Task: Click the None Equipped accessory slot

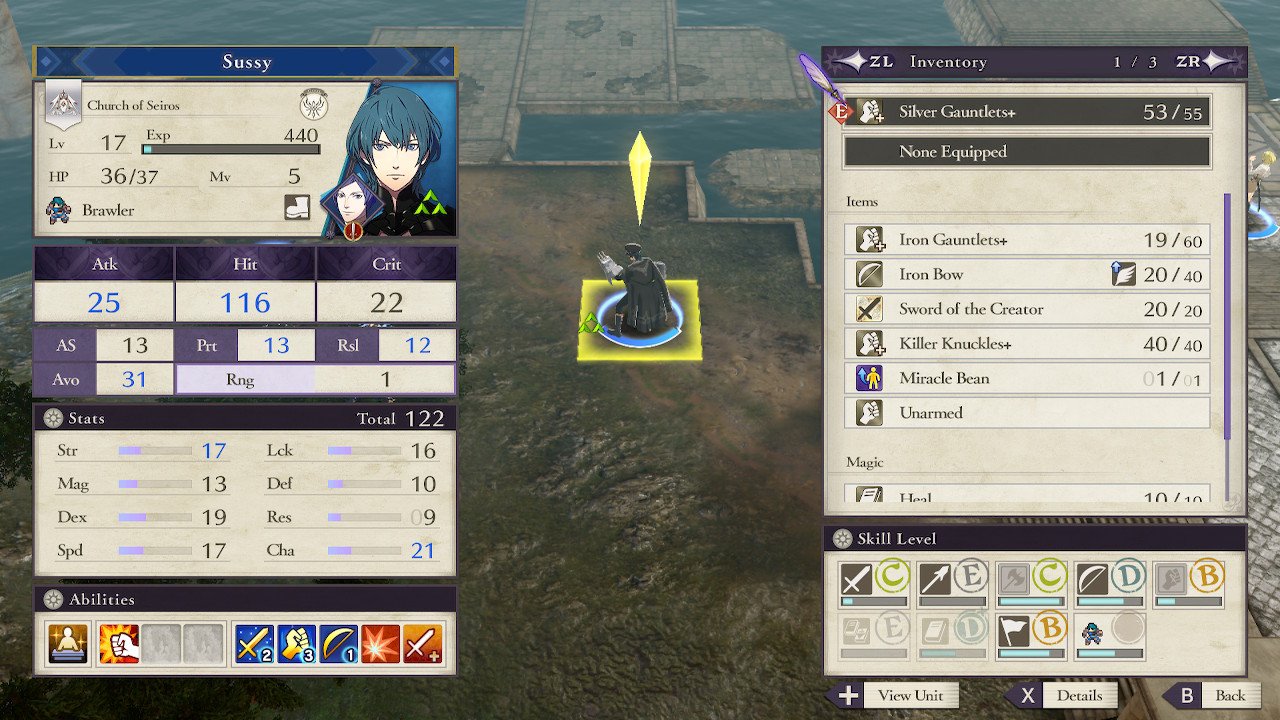Action: [x=1027, y=152]
